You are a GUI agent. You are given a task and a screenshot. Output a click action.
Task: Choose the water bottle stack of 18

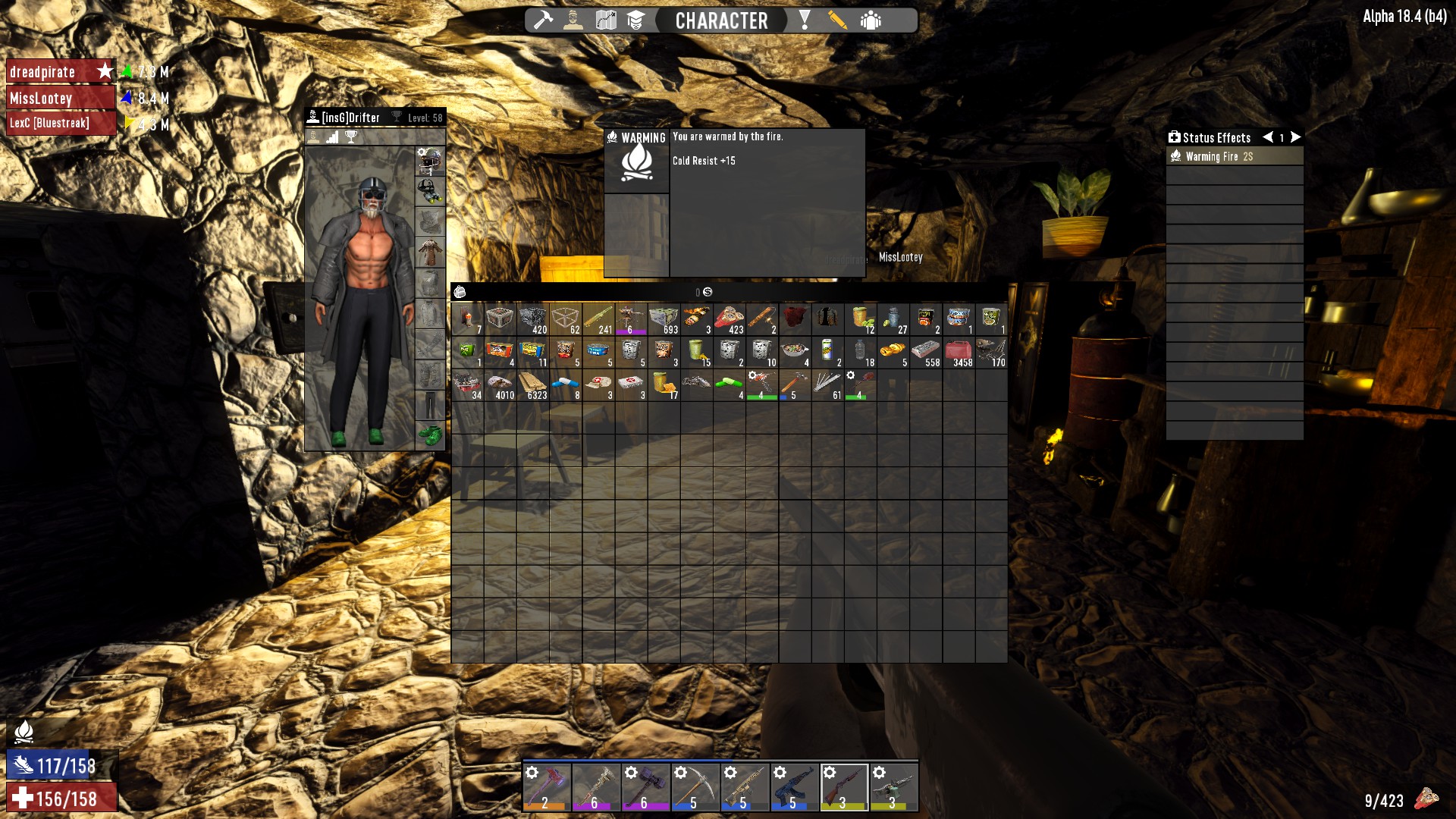(860, 353)
